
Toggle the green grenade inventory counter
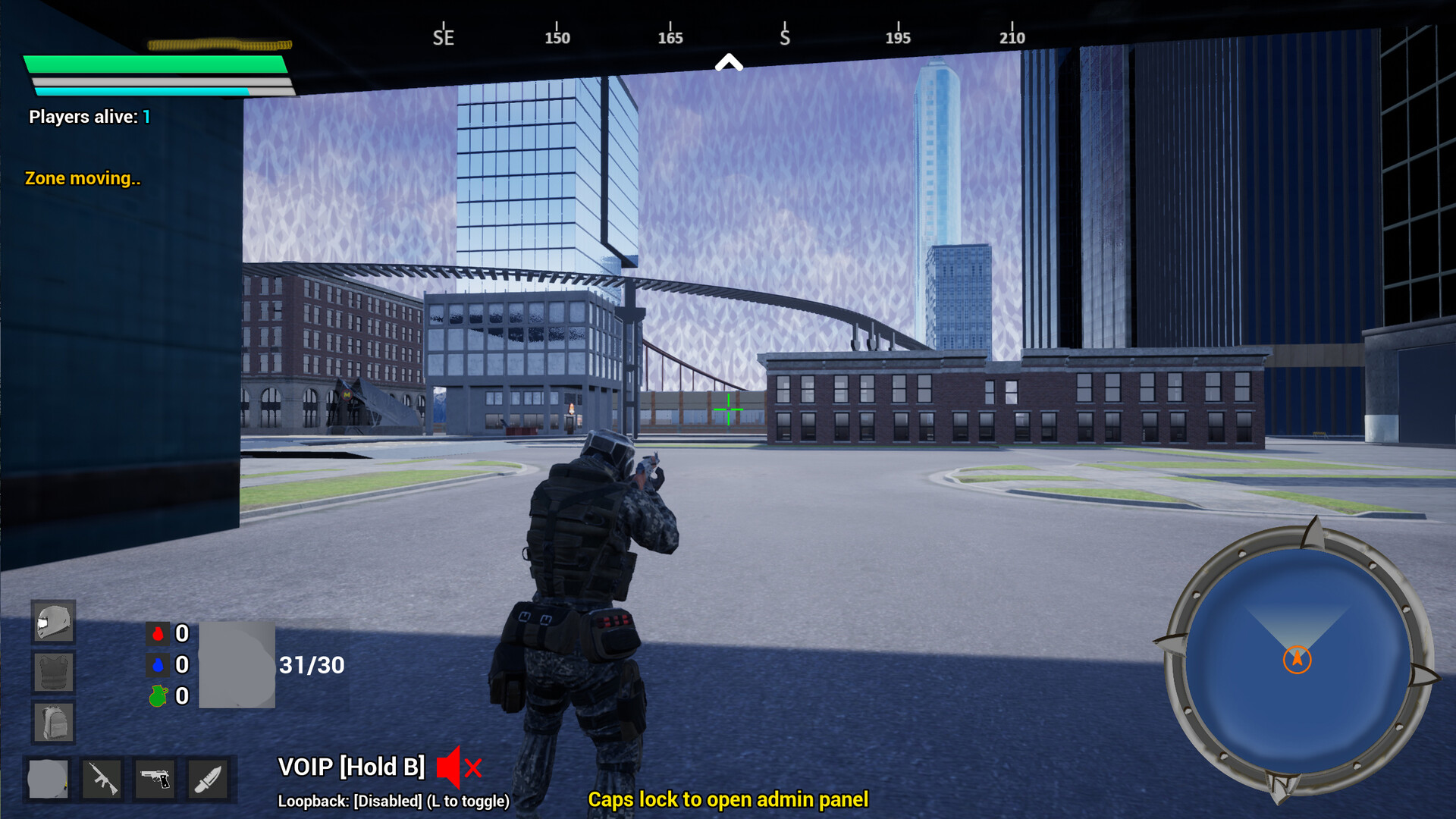click(x=158, y=696)
